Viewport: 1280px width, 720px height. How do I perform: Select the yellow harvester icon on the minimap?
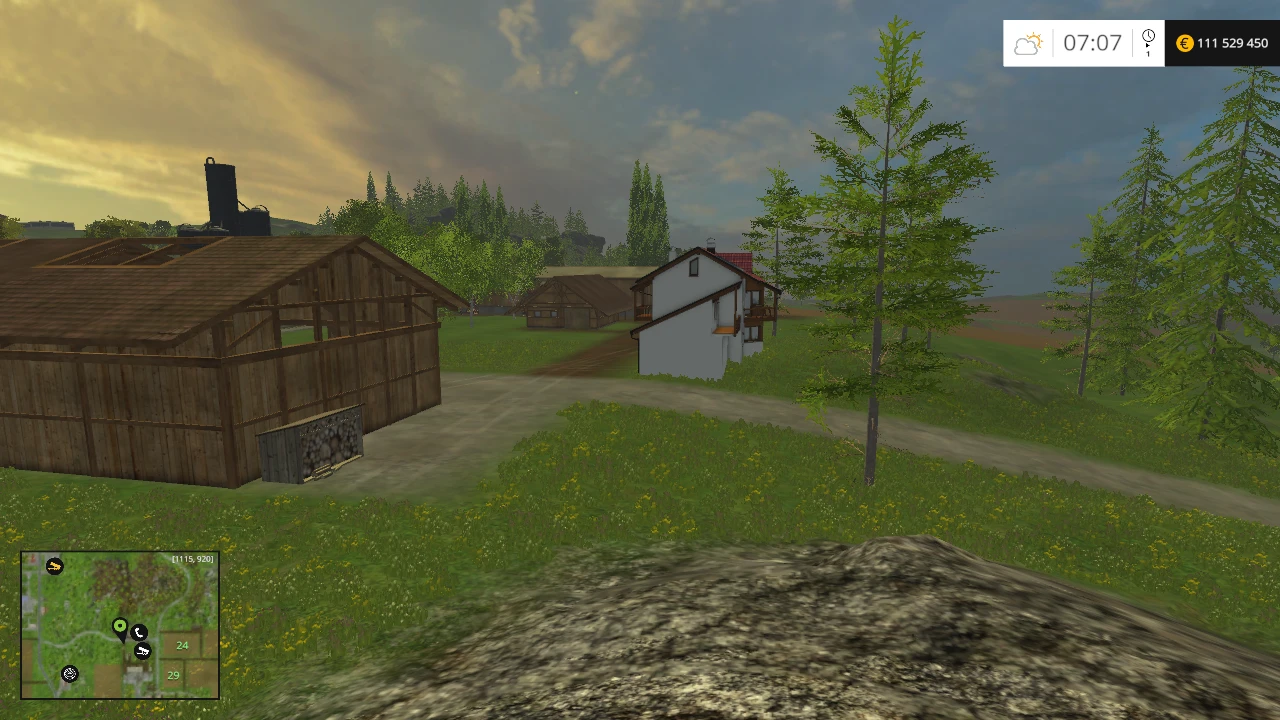point(55,566)
